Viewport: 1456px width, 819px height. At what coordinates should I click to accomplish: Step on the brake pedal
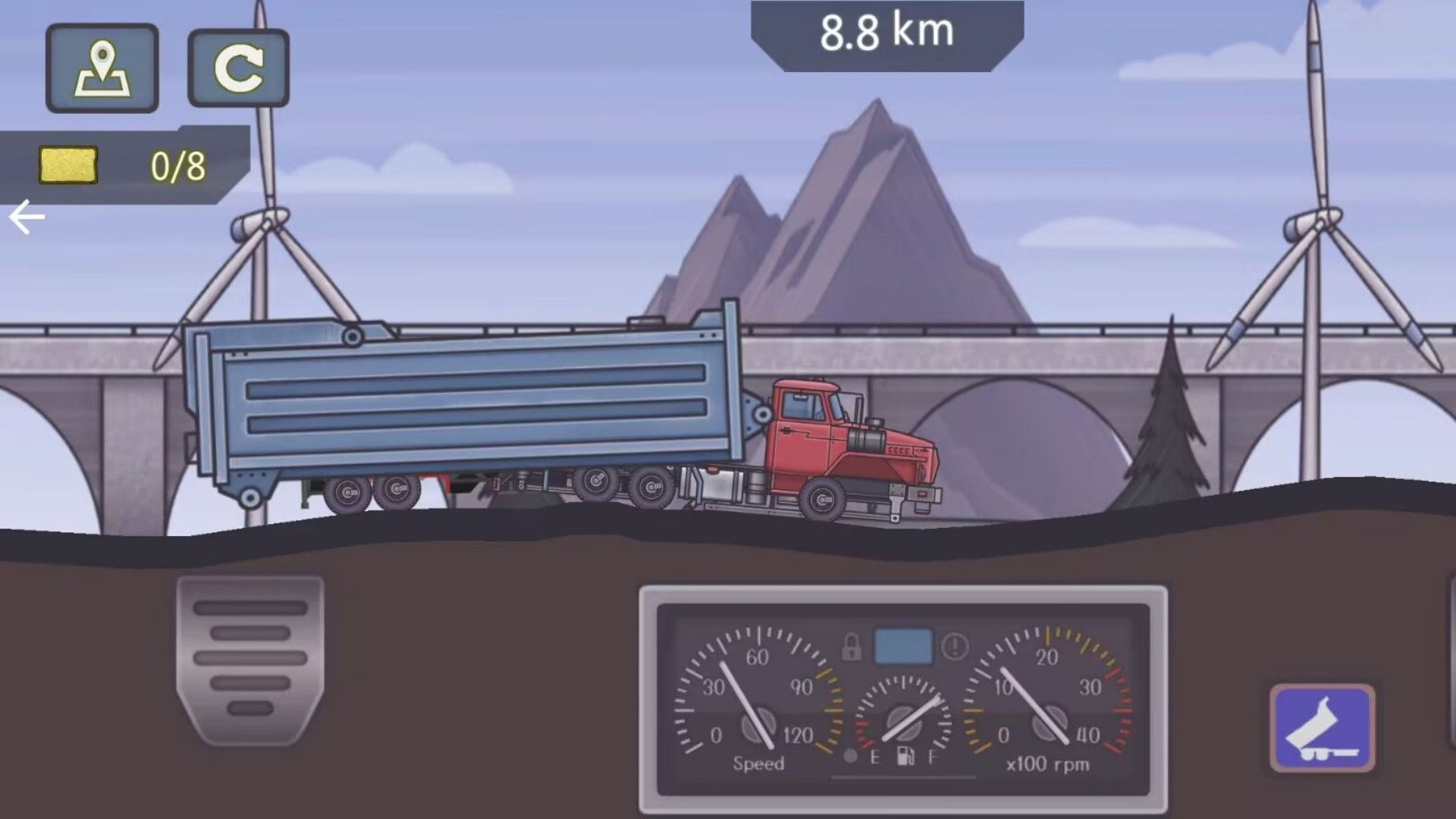(250, 658)
